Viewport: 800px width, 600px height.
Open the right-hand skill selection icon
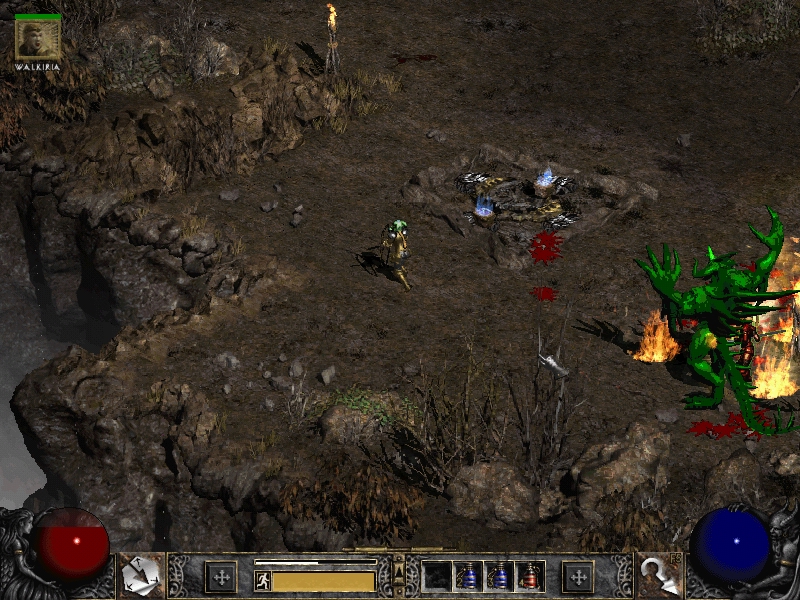point(658,575)
